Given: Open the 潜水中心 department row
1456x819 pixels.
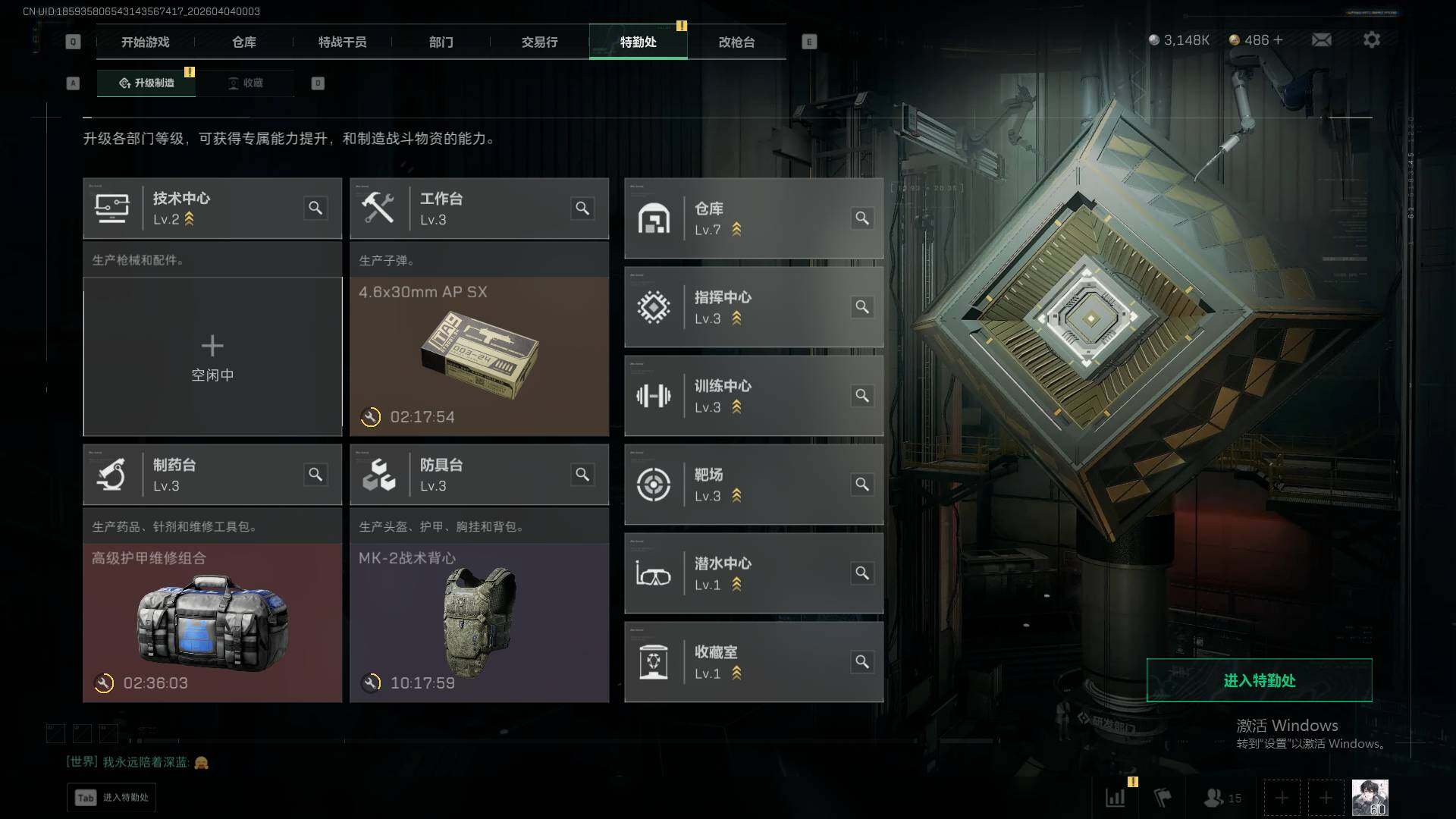Looking at the screenshot, I should click(753, 573).
